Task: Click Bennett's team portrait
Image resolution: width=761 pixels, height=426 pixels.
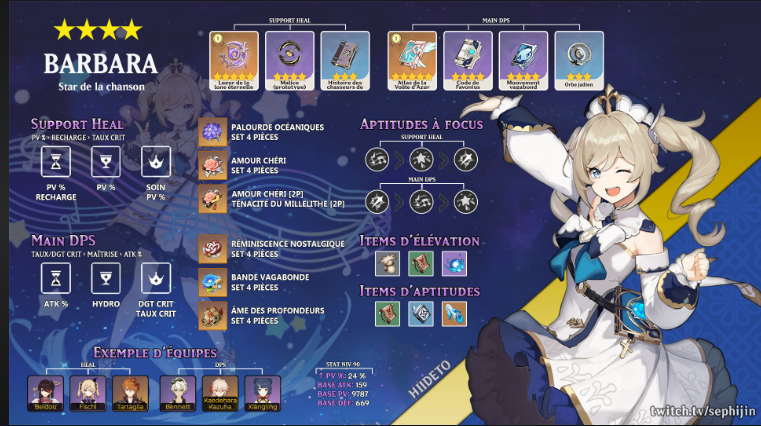Action: tap(176, 391)
